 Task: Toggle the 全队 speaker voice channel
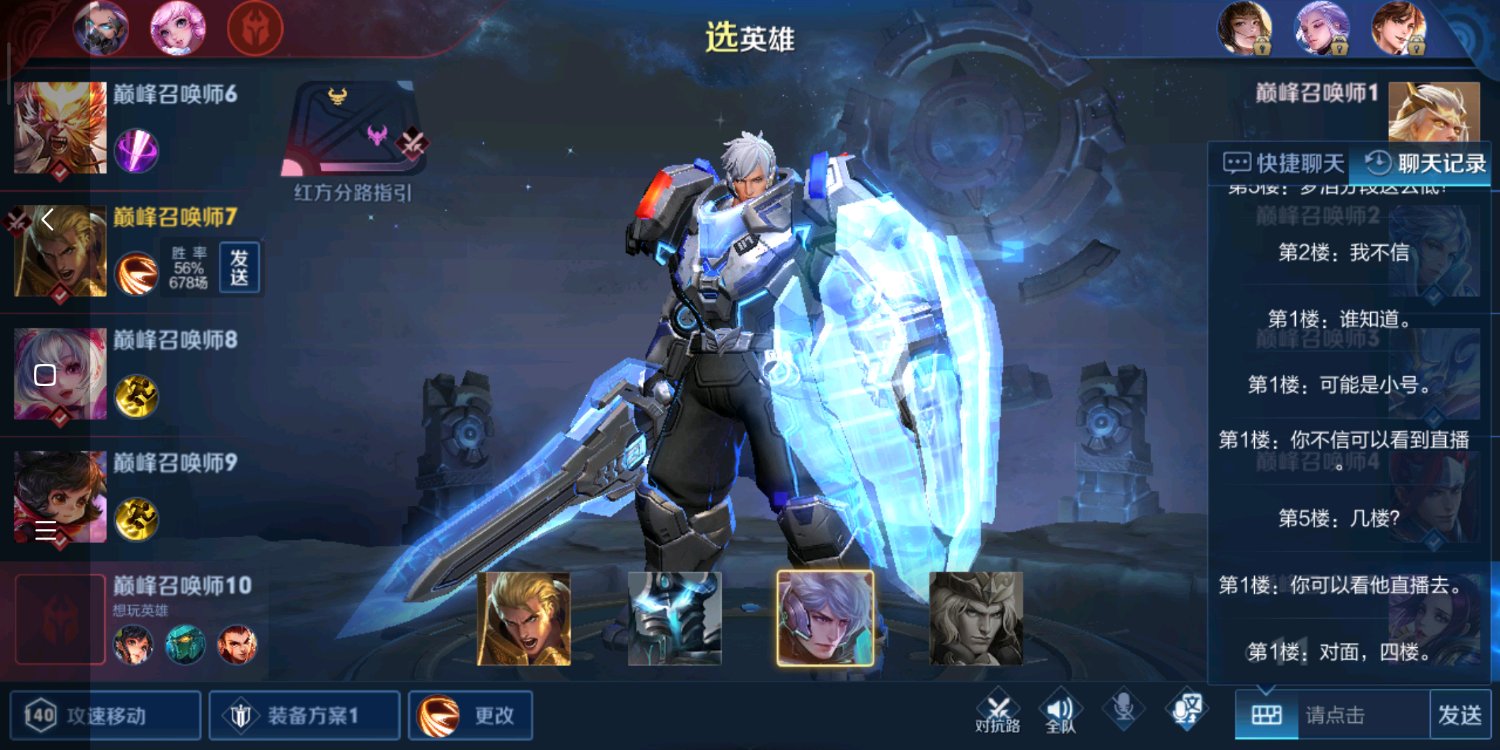pos(1060,711)
